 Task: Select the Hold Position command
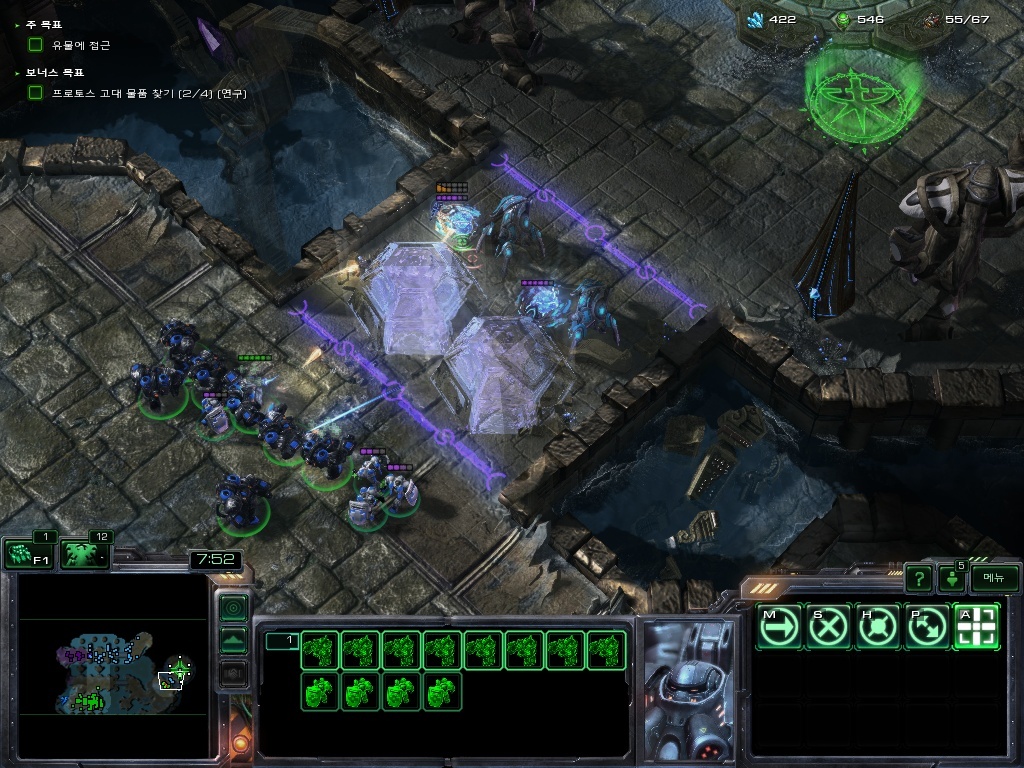(x=878, y=627)
